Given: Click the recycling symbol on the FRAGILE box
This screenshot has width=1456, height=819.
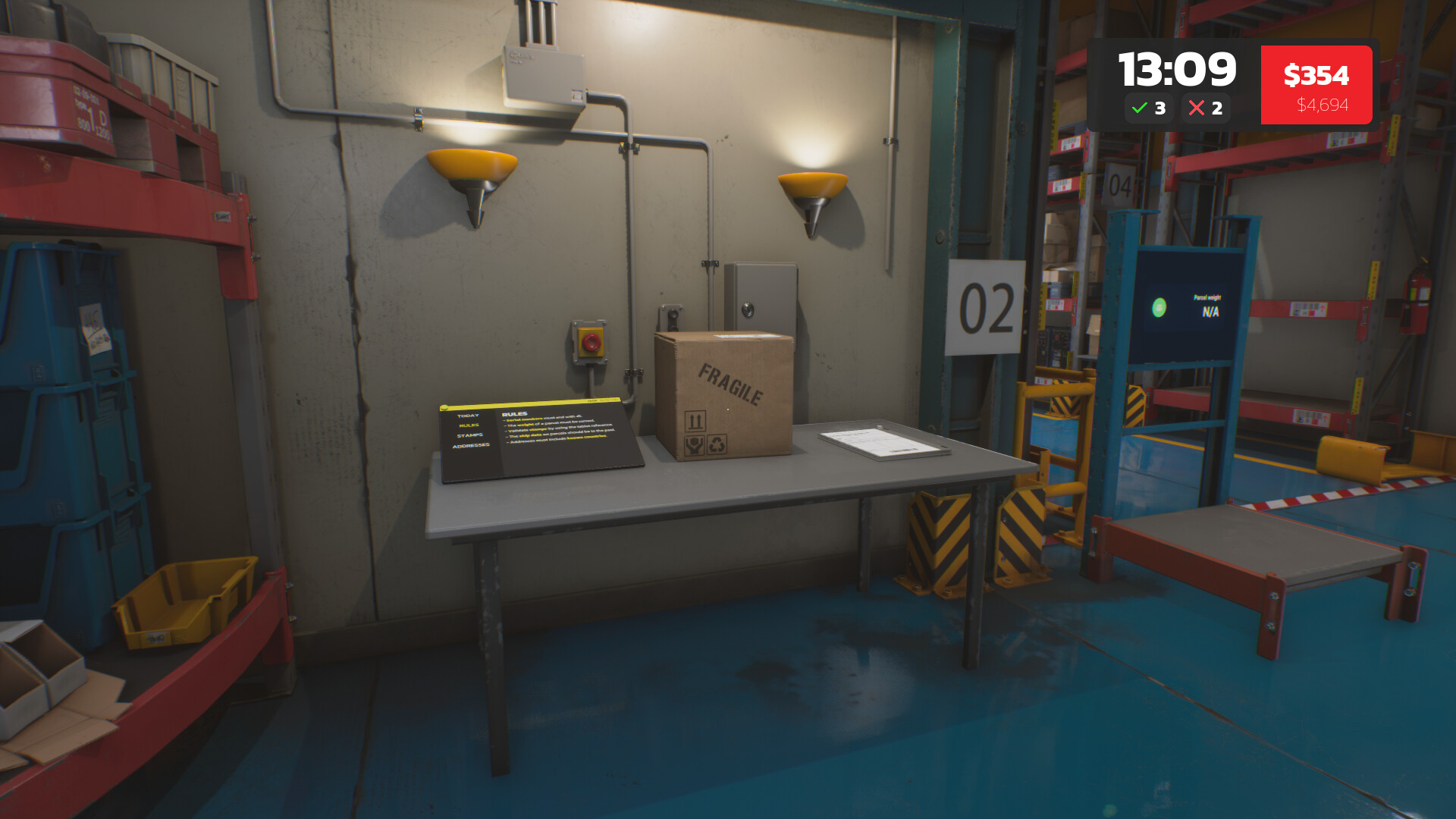Looking at the screenshot, I should (x=717, y=445).
